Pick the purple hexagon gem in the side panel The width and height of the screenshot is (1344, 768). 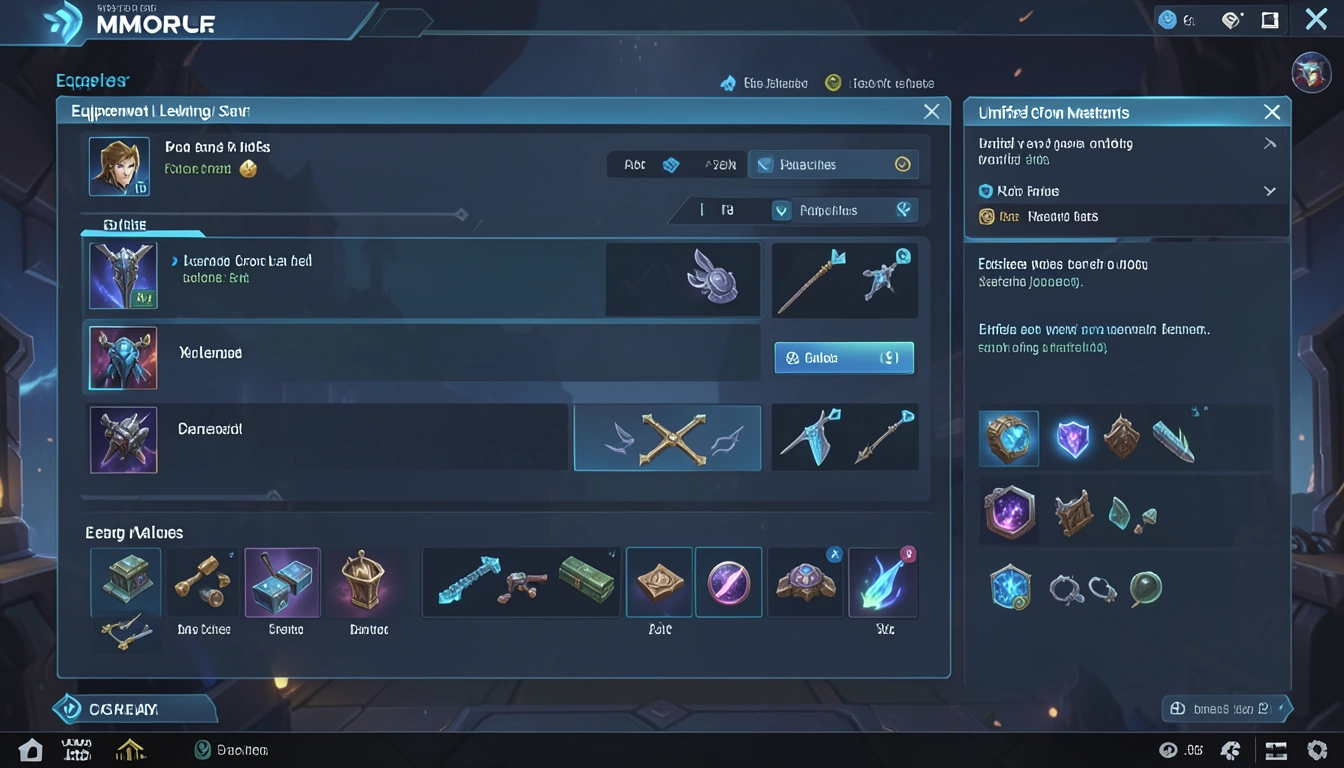click(x=1008, y=514)
